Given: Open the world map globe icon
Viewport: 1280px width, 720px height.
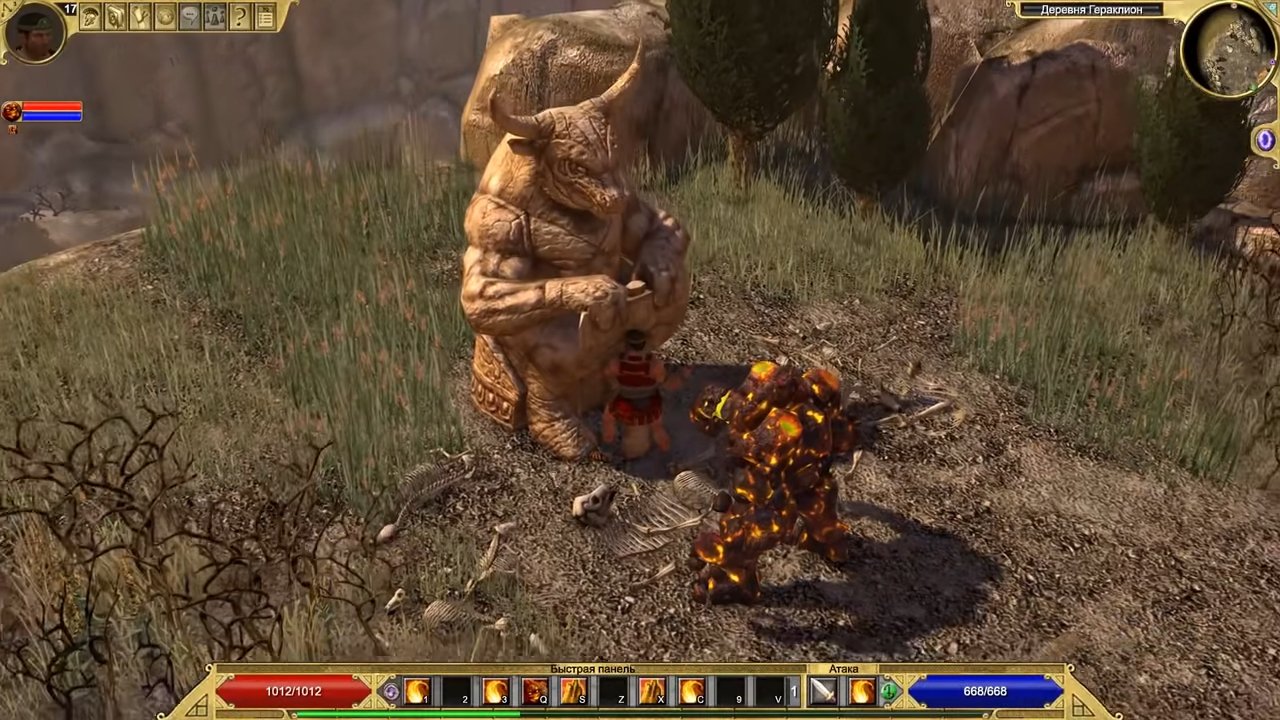Looking at the screenshot, I should point(165,16).
